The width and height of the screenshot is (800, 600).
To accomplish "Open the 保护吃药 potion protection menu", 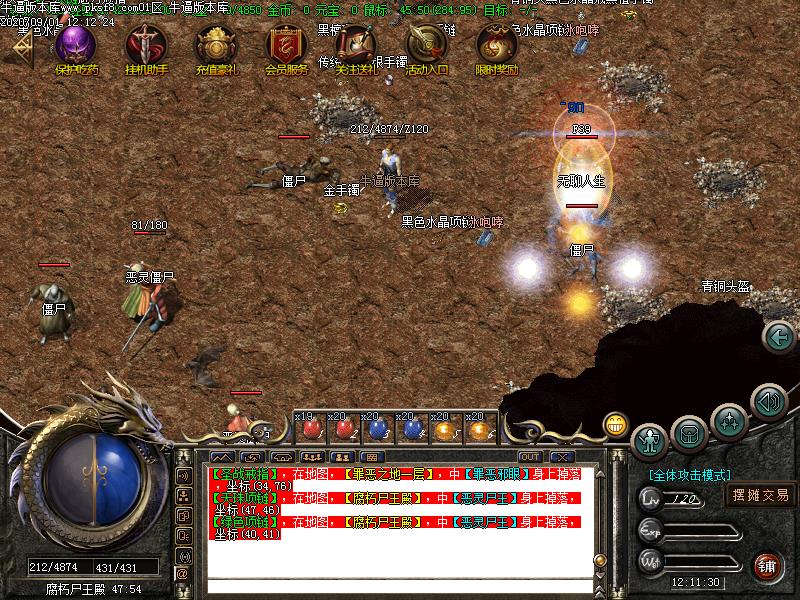I will tap(76, 47).
